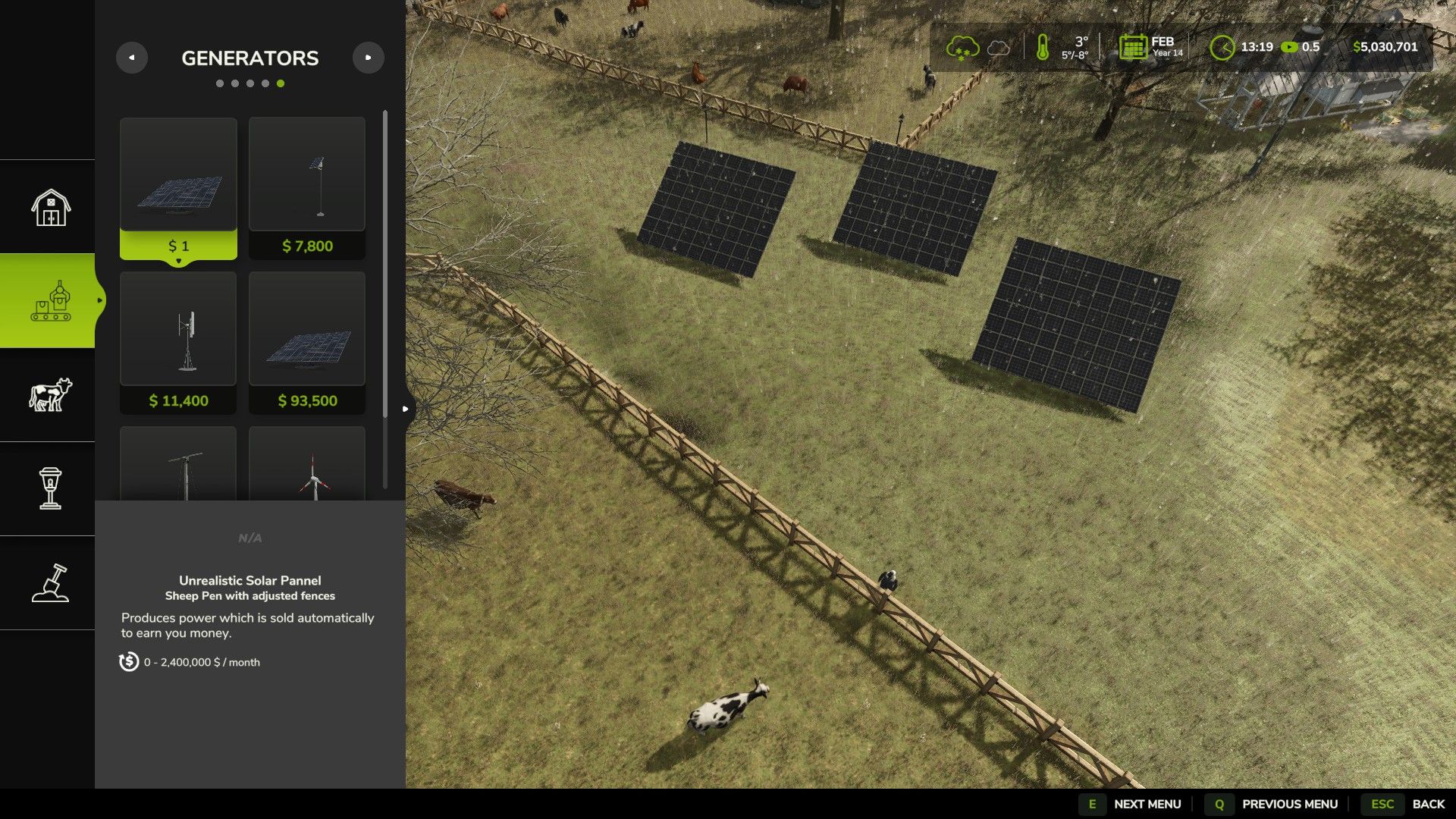
Task: Open the landscaping shovel category
Action: pos(50,583)
